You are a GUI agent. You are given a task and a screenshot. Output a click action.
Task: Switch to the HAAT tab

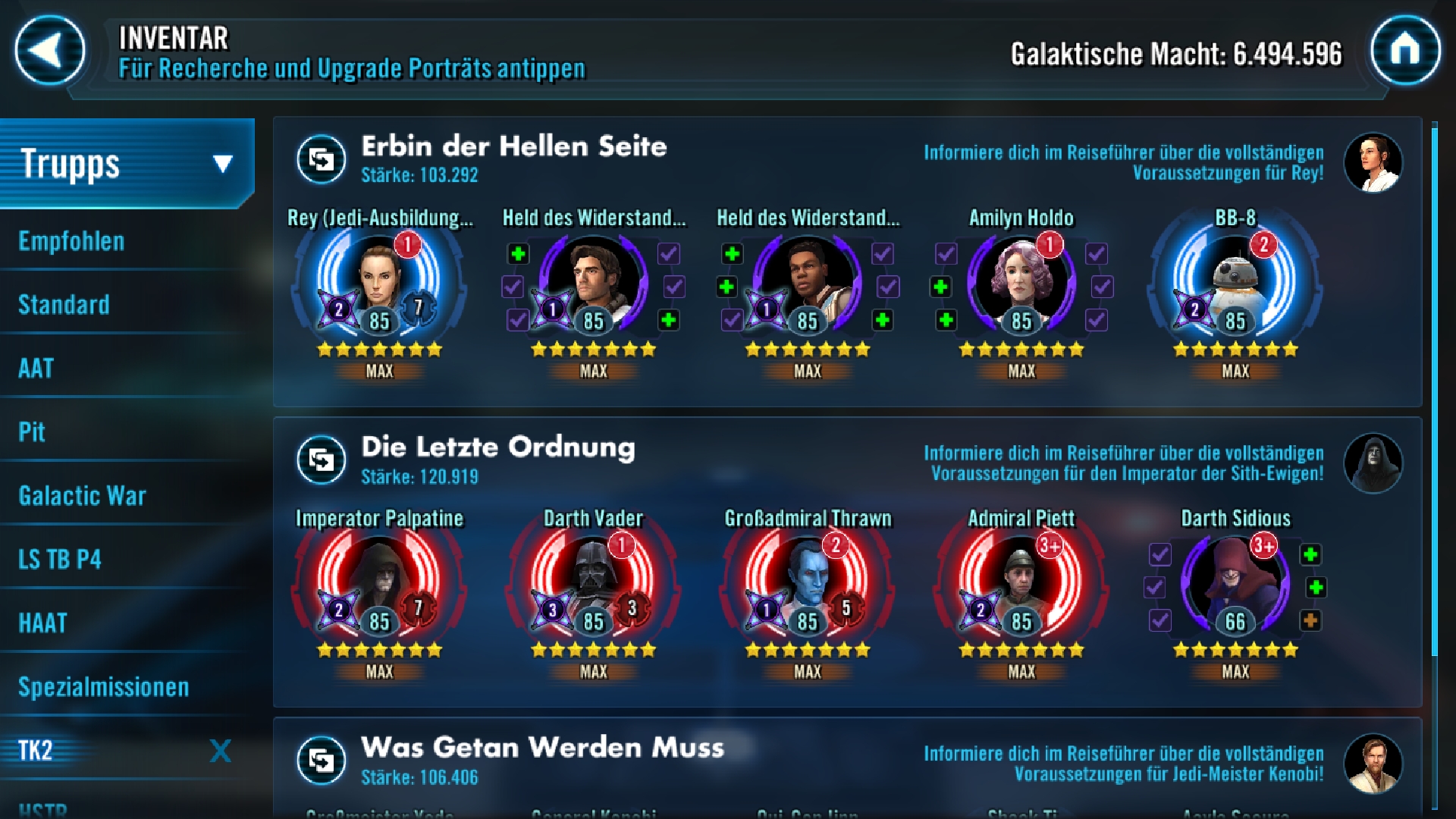click(42, 623)
